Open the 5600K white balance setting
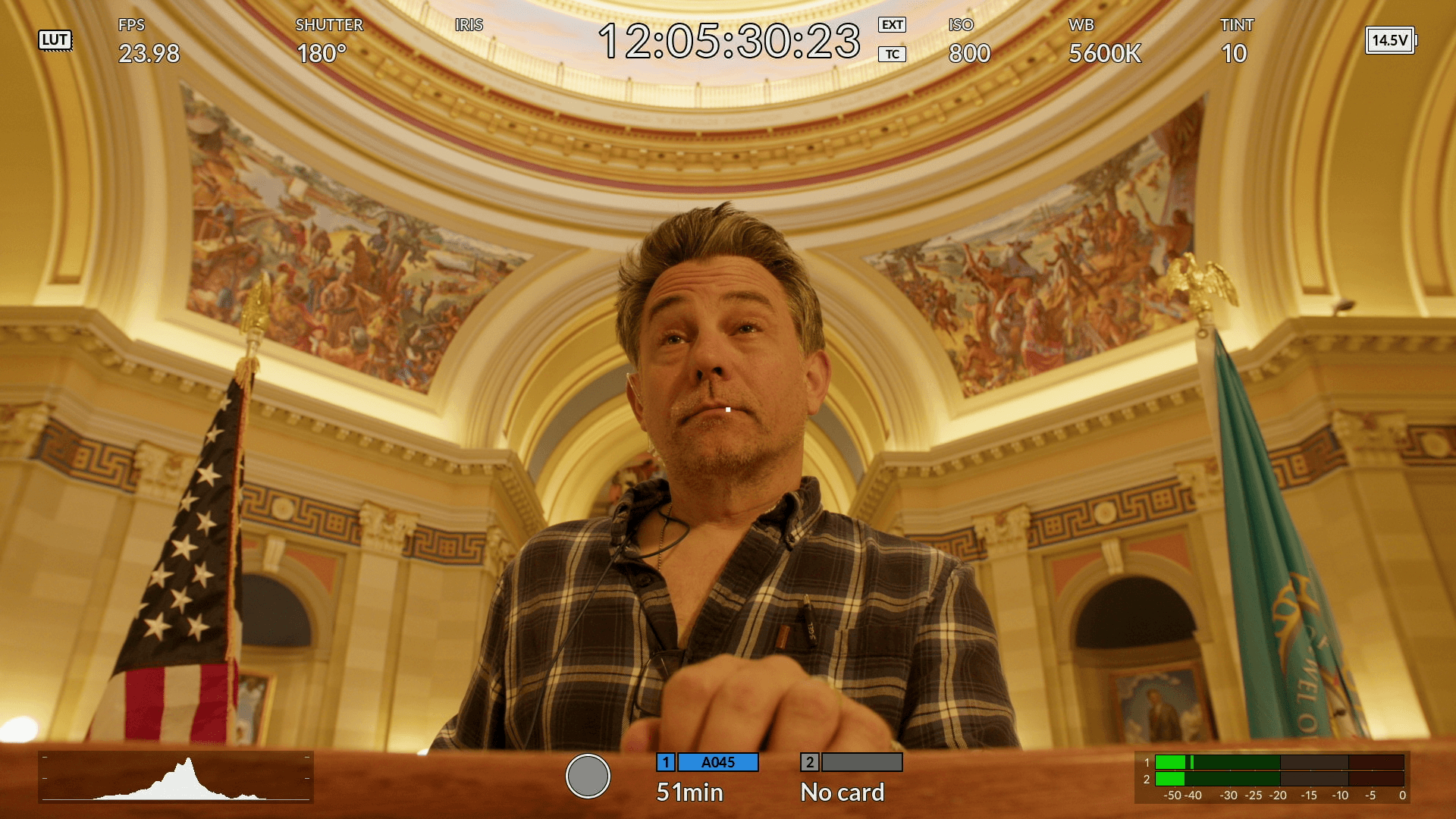The height and width of the screenshot is (819, 1456). pyautogui.click(x=1104, y=42)
